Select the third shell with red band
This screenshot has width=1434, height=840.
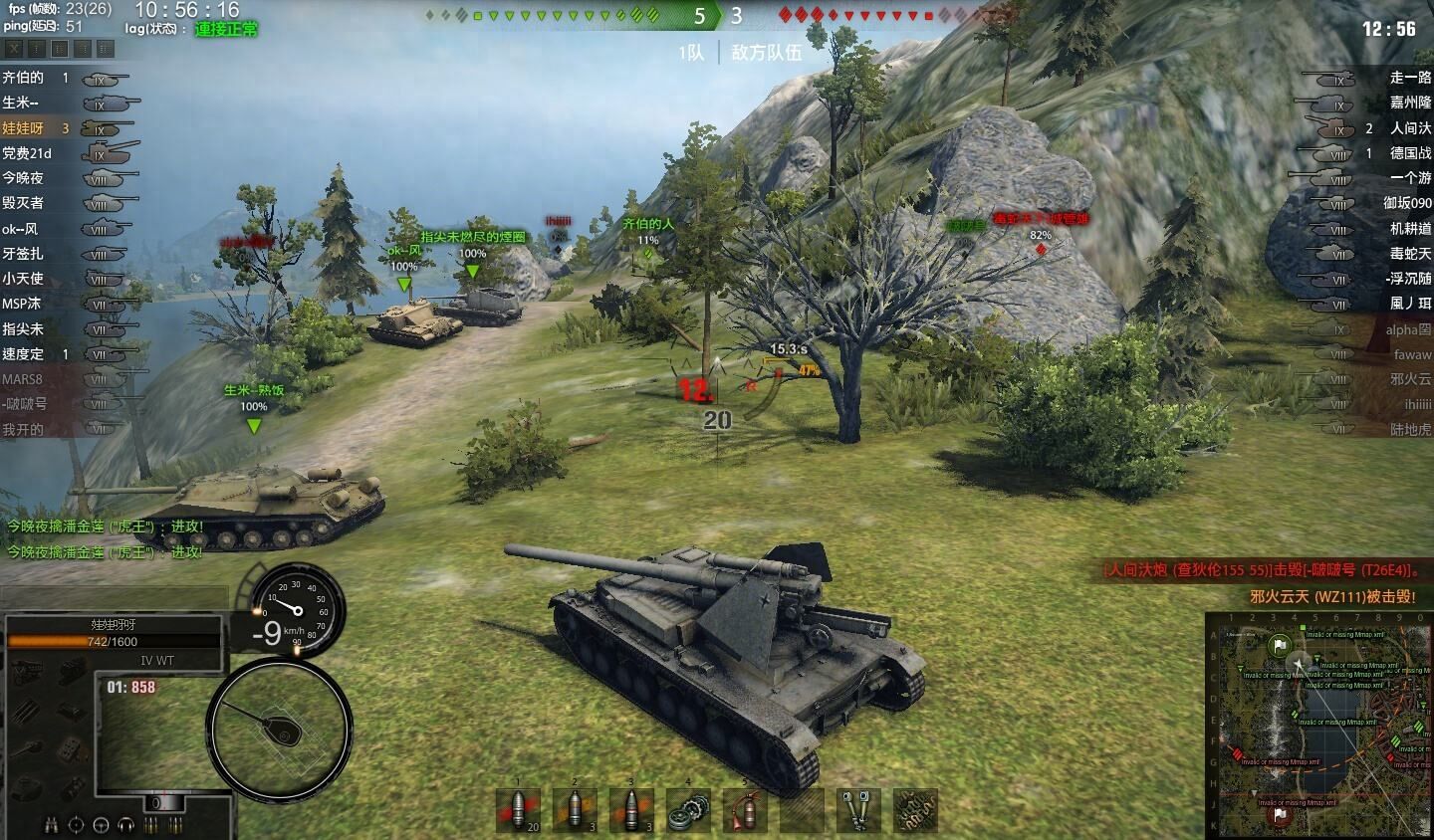tap(631, 809)
